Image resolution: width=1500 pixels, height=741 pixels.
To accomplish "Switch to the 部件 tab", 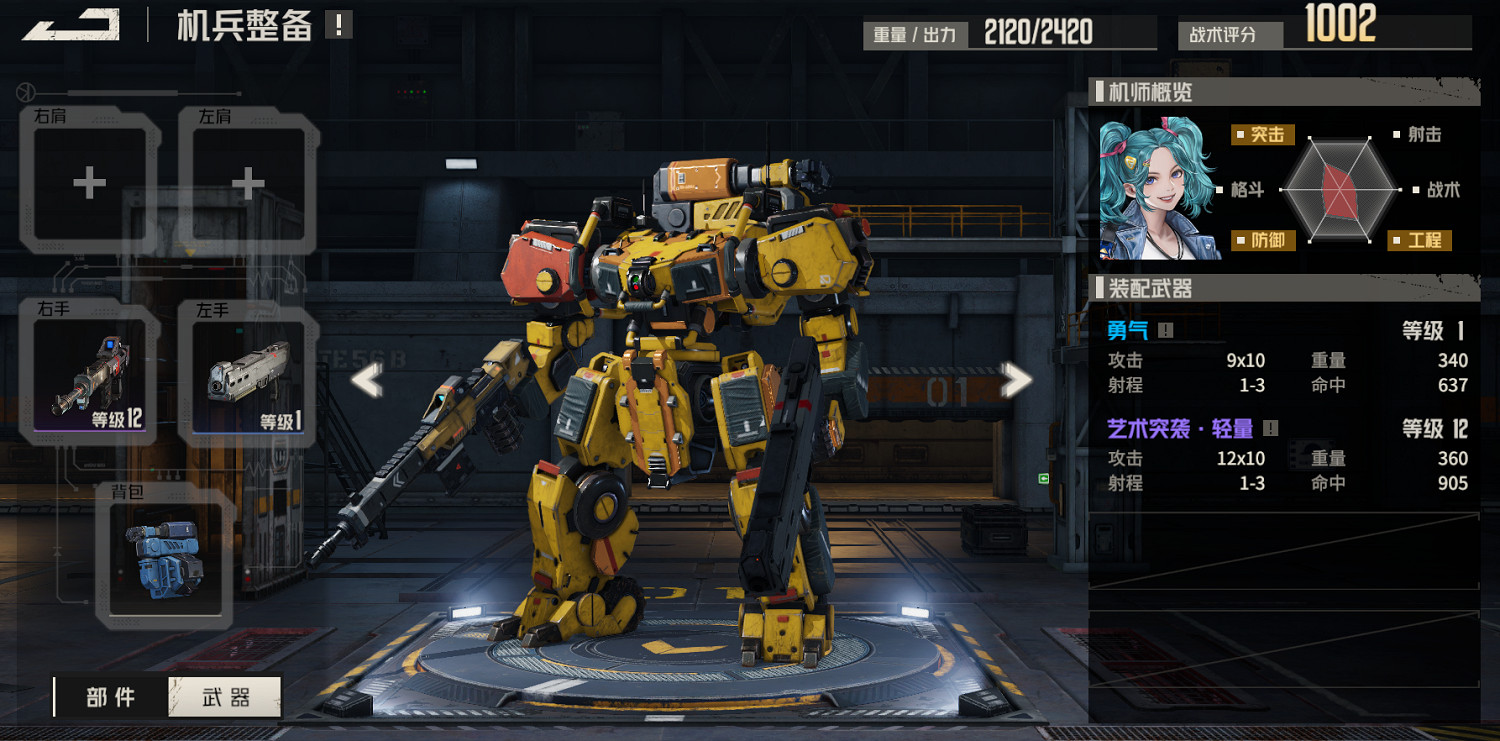I will point(111,697).
